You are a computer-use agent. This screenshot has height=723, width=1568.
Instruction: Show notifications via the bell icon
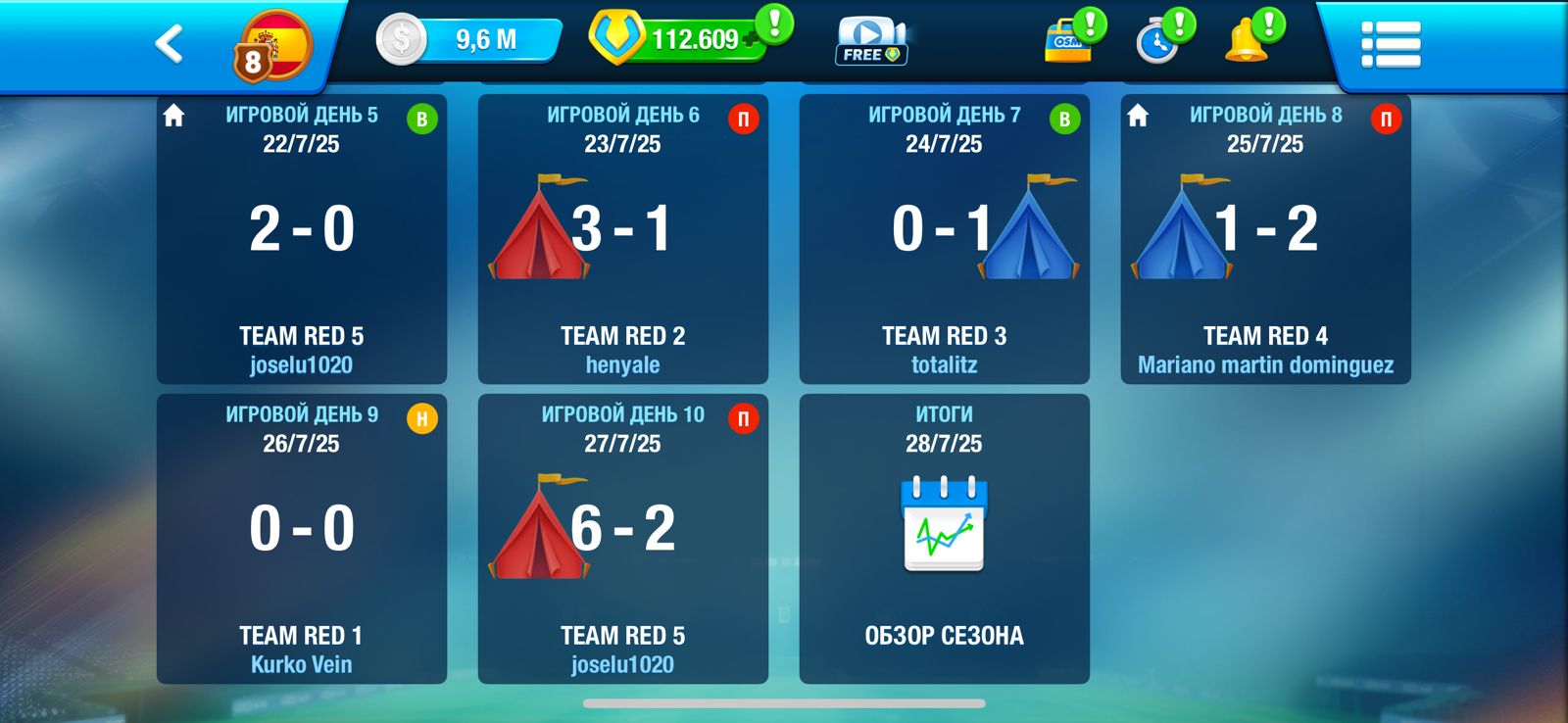pyautogui.click(x=1248, y=42)
